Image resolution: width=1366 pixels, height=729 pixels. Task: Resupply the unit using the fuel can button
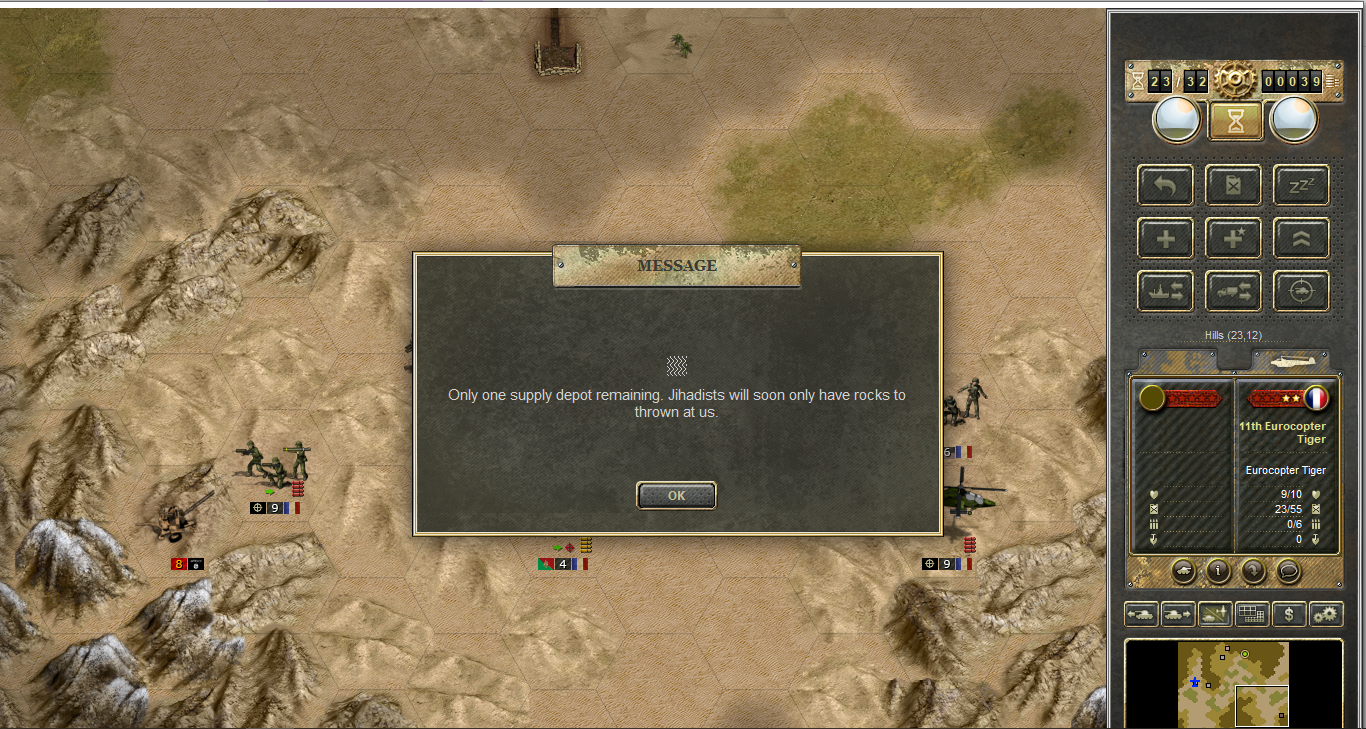(x=1233, y=185)
